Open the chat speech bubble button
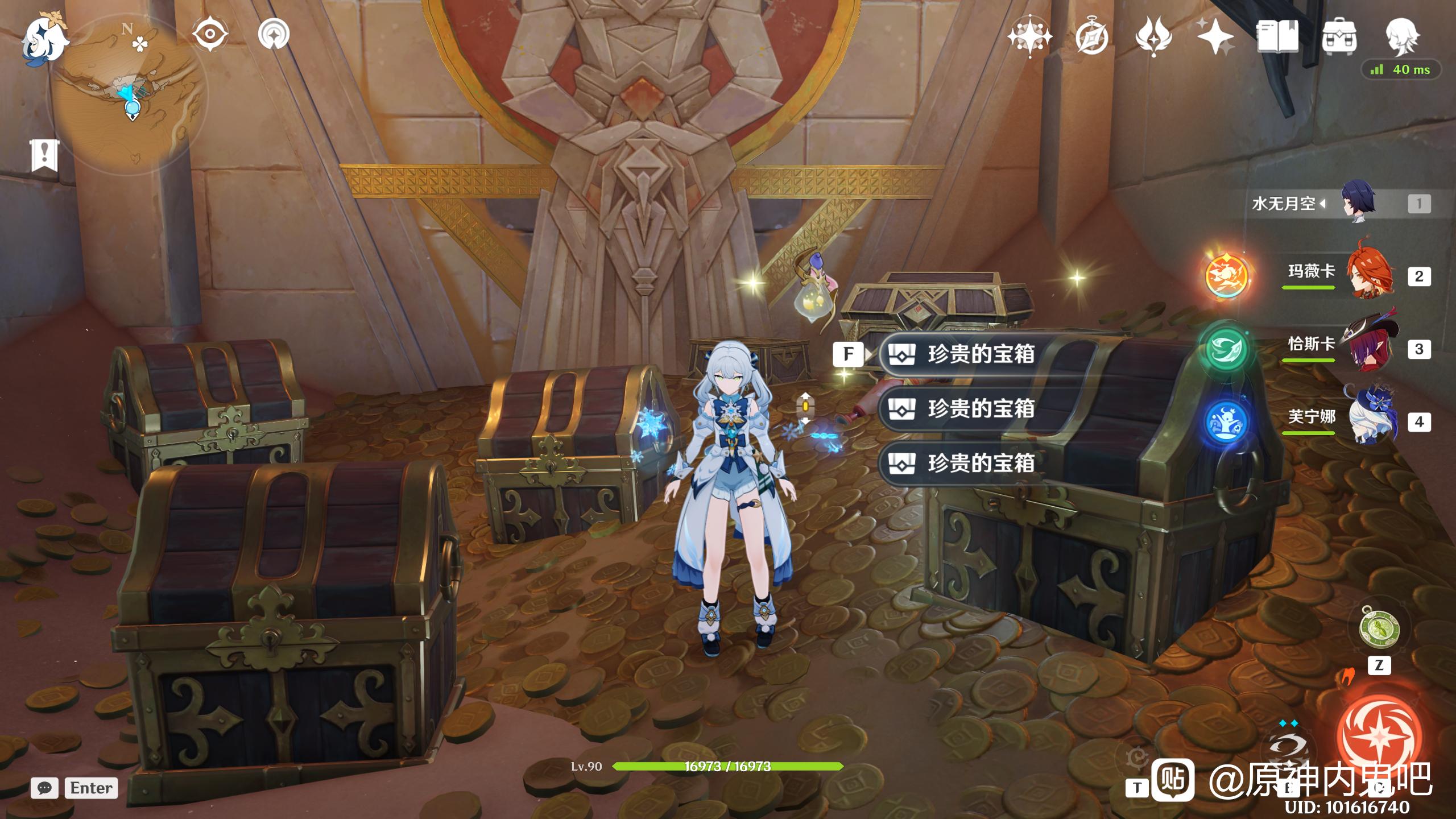Image resolution: width=1456 pixels, height=819 pixels. [x=44, y=788]
